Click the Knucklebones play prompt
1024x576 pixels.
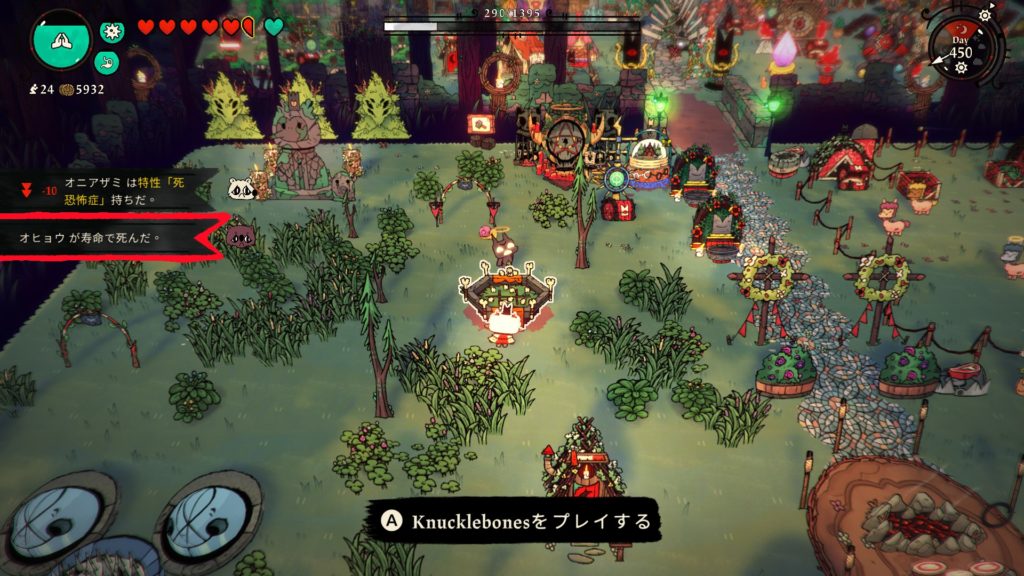[x=517, y=521]
